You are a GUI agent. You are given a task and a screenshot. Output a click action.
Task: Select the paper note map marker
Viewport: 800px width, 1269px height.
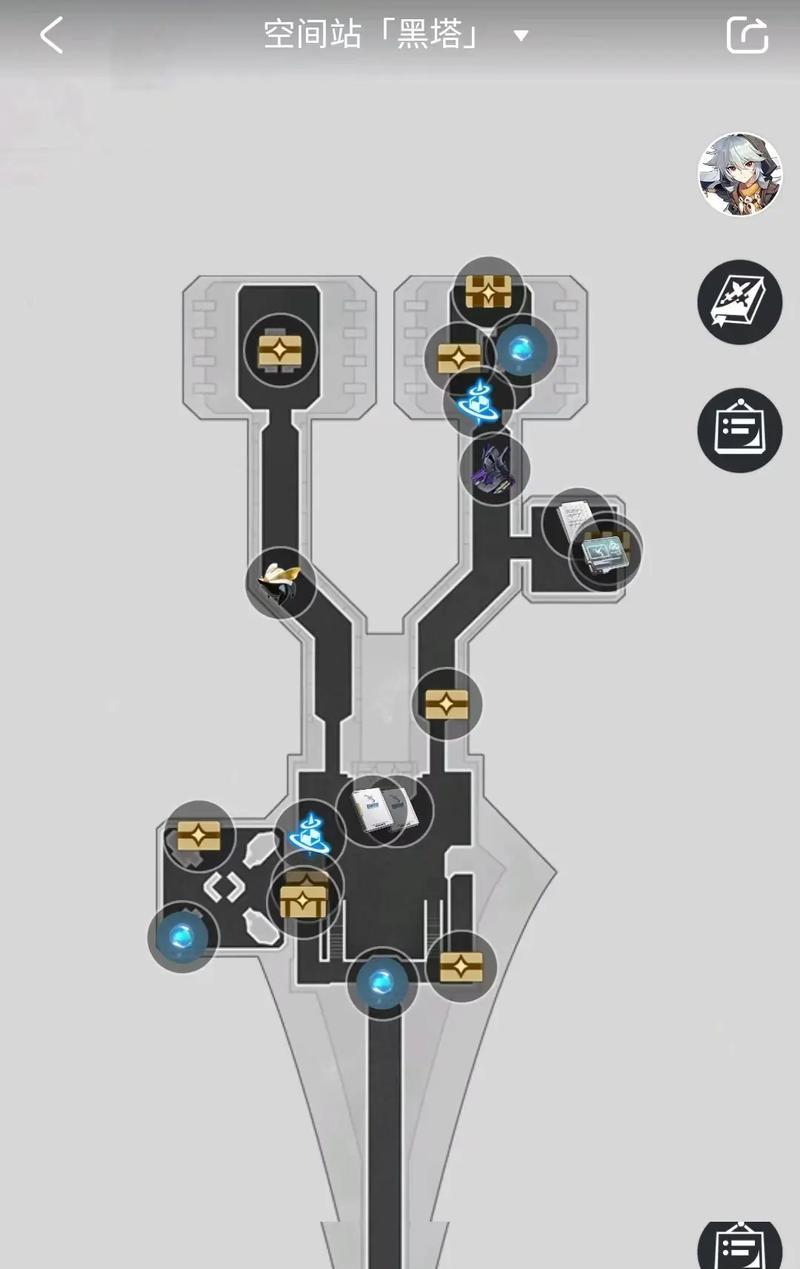574,522
